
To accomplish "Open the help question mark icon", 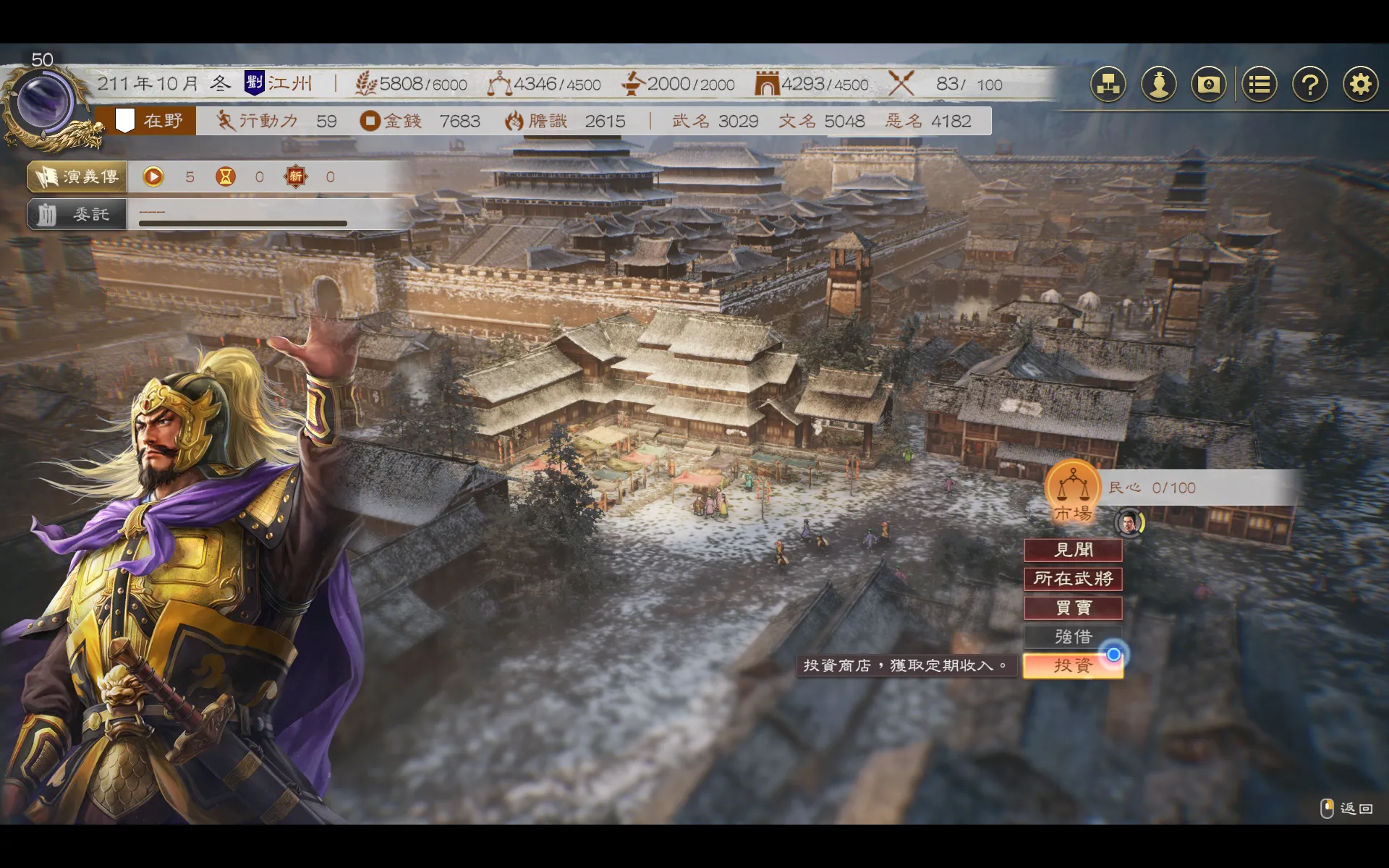I will click(1310, 84).
